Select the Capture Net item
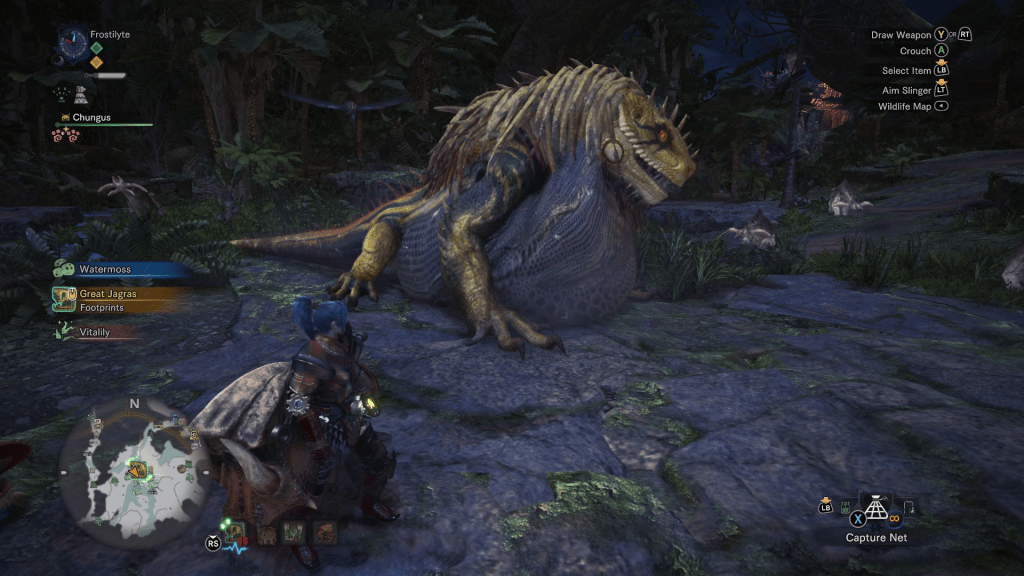Screen dimensions: 1024x576 [877, 509]
